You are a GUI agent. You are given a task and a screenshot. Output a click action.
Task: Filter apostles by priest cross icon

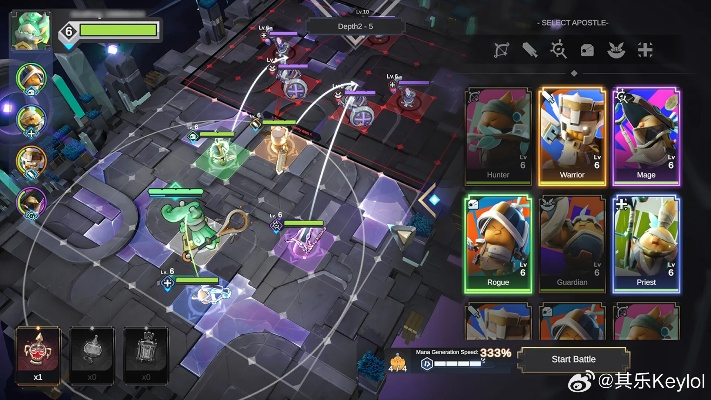coord(645,49)
